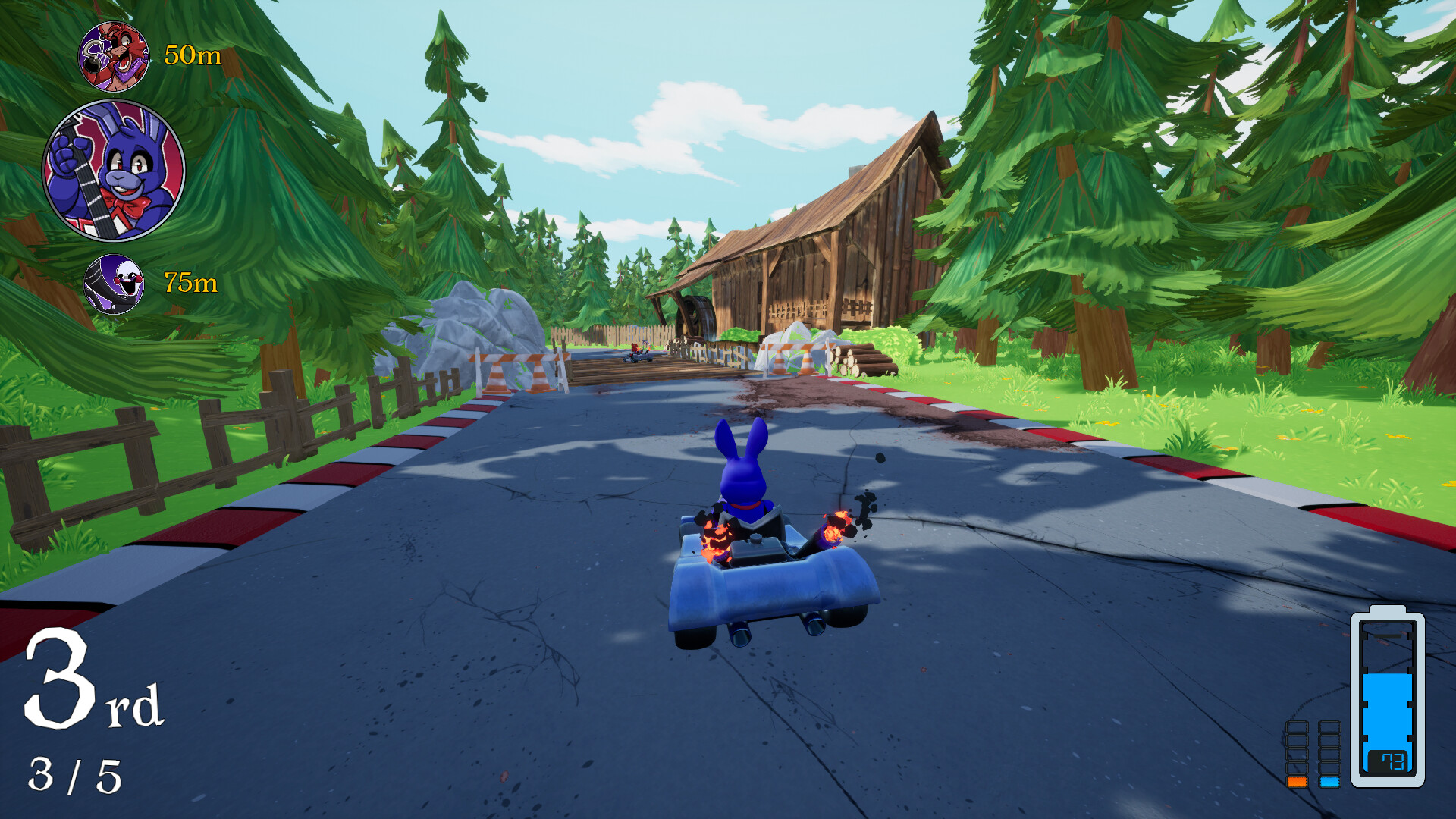
Task: Select the blue filled item slot
Action: tap(1329, 782)
